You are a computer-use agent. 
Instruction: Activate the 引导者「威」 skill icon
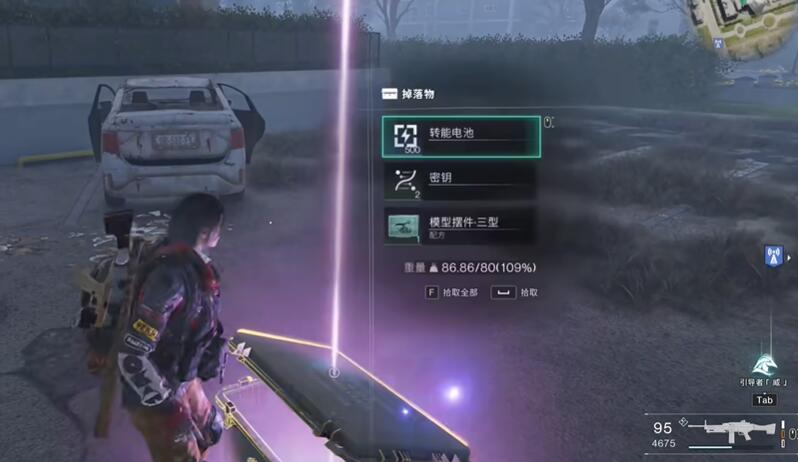click(x=765, y=366)
